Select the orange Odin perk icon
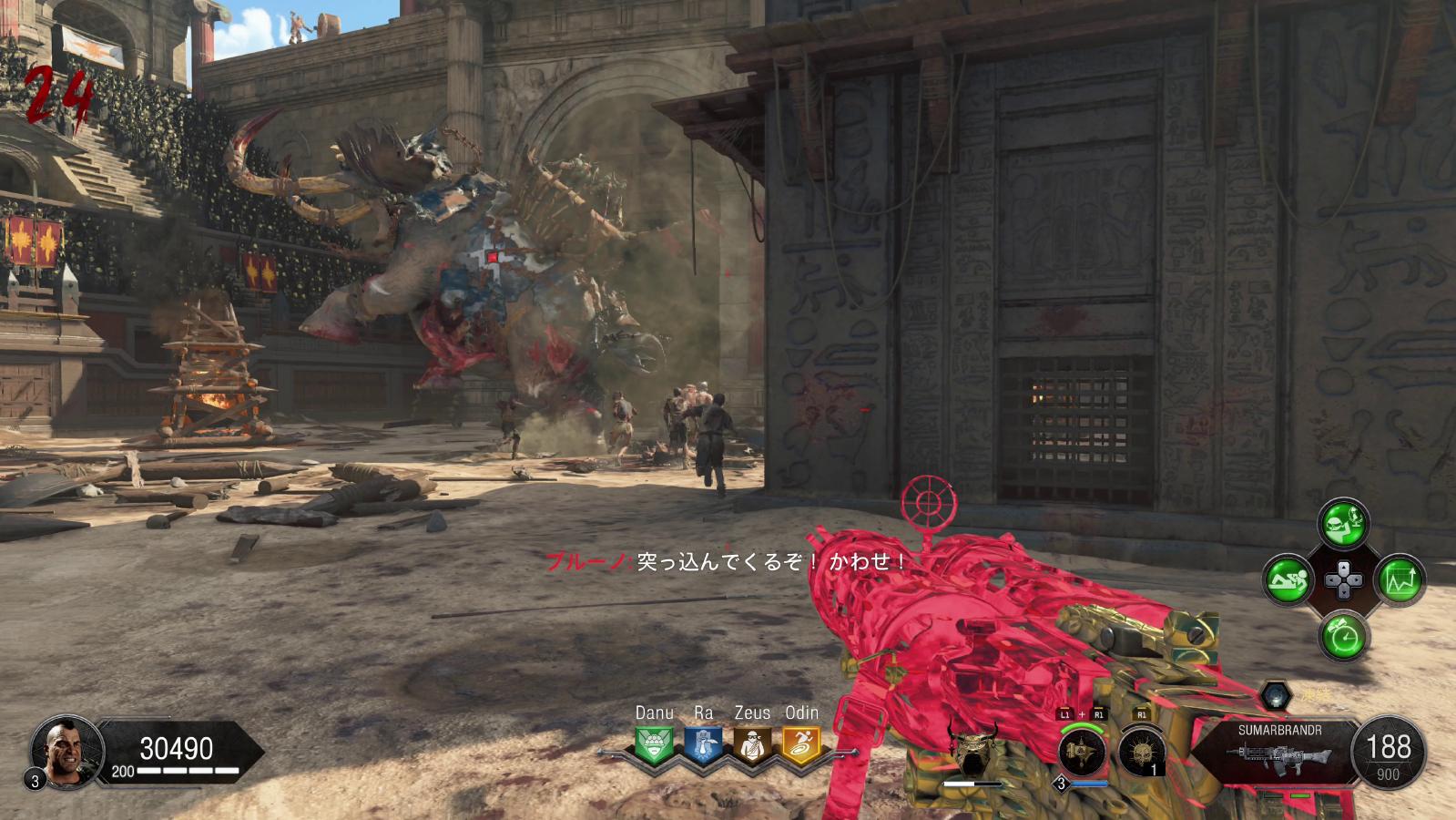The width and height of the screenshot is (1456, 820). (801, 744)
